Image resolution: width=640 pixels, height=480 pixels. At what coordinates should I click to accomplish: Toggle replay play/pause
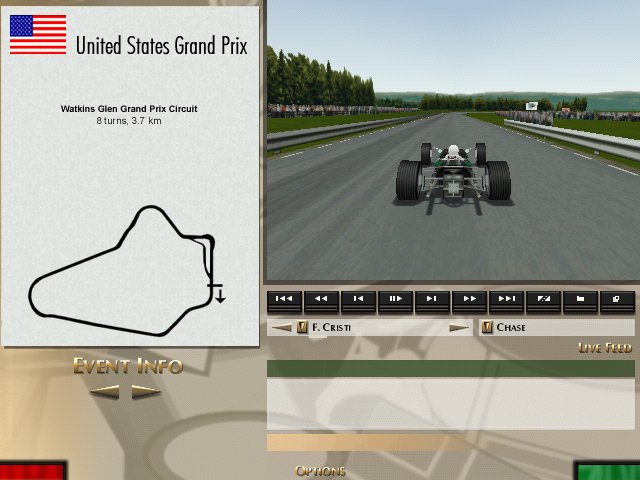click(394, 299)
